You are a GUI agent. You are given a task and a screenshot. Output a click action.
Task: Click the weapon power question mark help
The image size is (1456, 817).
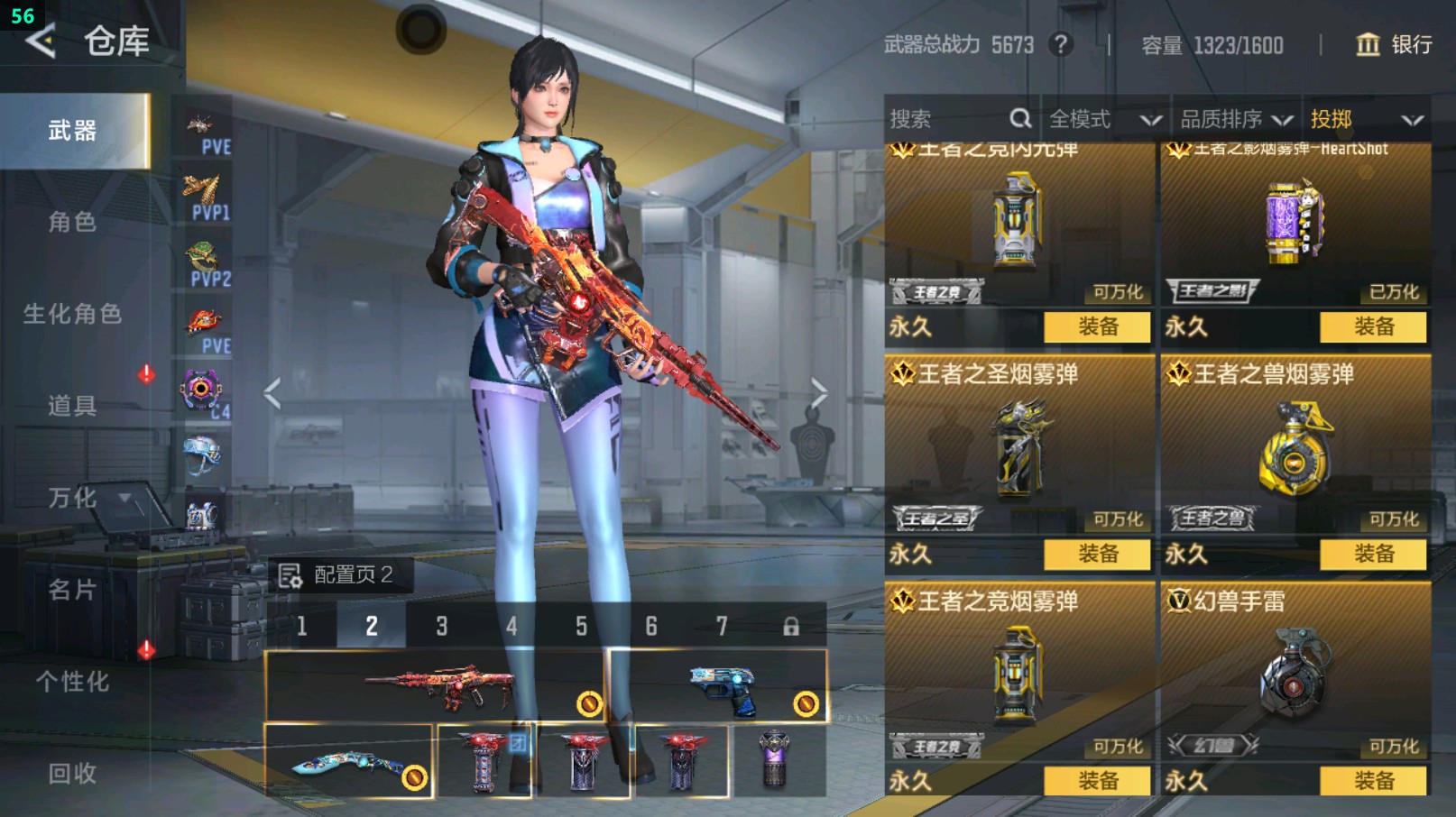click(x=1061, y=44)
